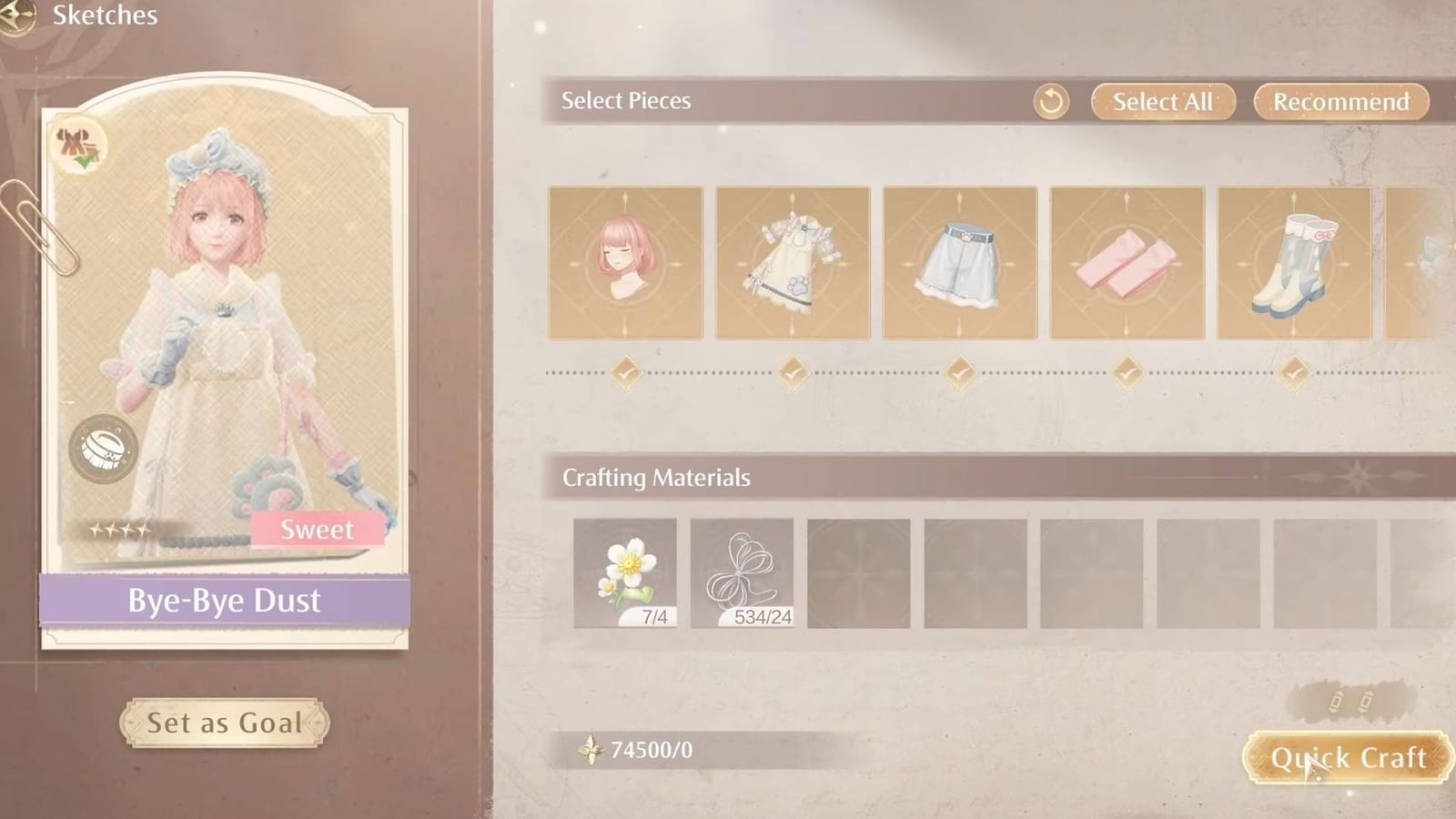
Task: Click the star currency icon next to 74500
Action: [591, 751]
